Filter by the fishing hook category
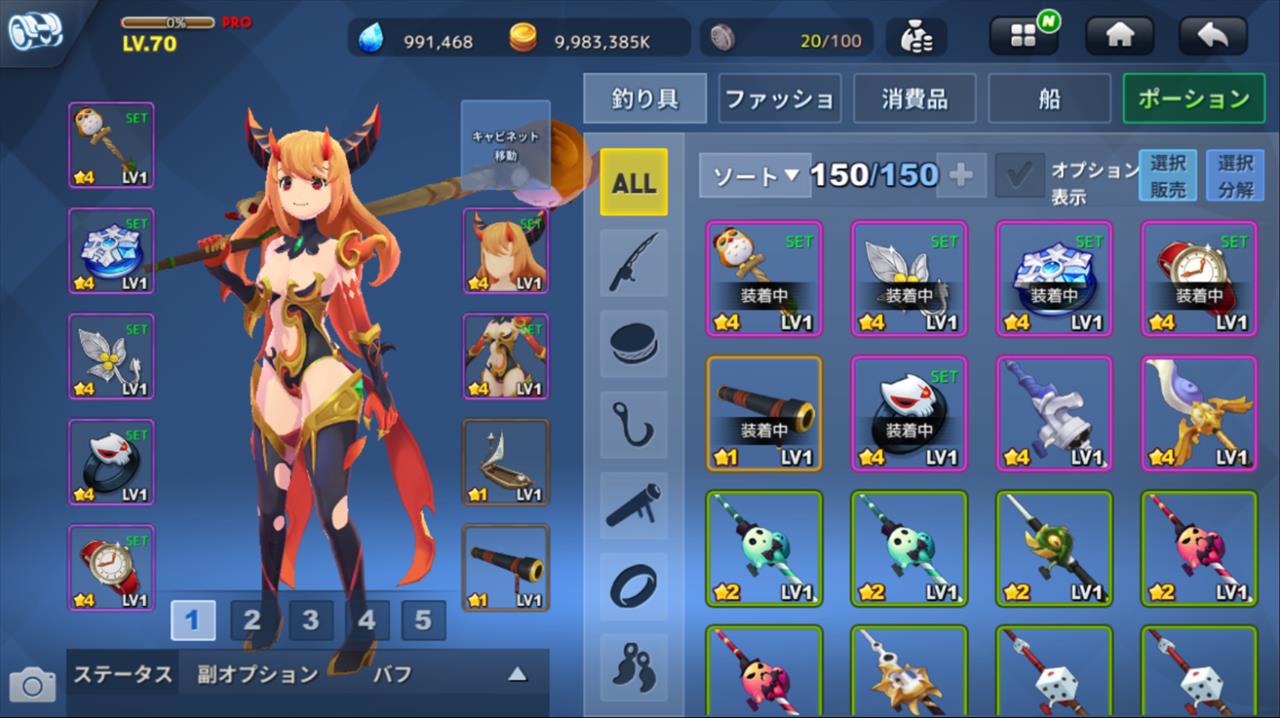The image size is (1280, 718). (634, 425)
